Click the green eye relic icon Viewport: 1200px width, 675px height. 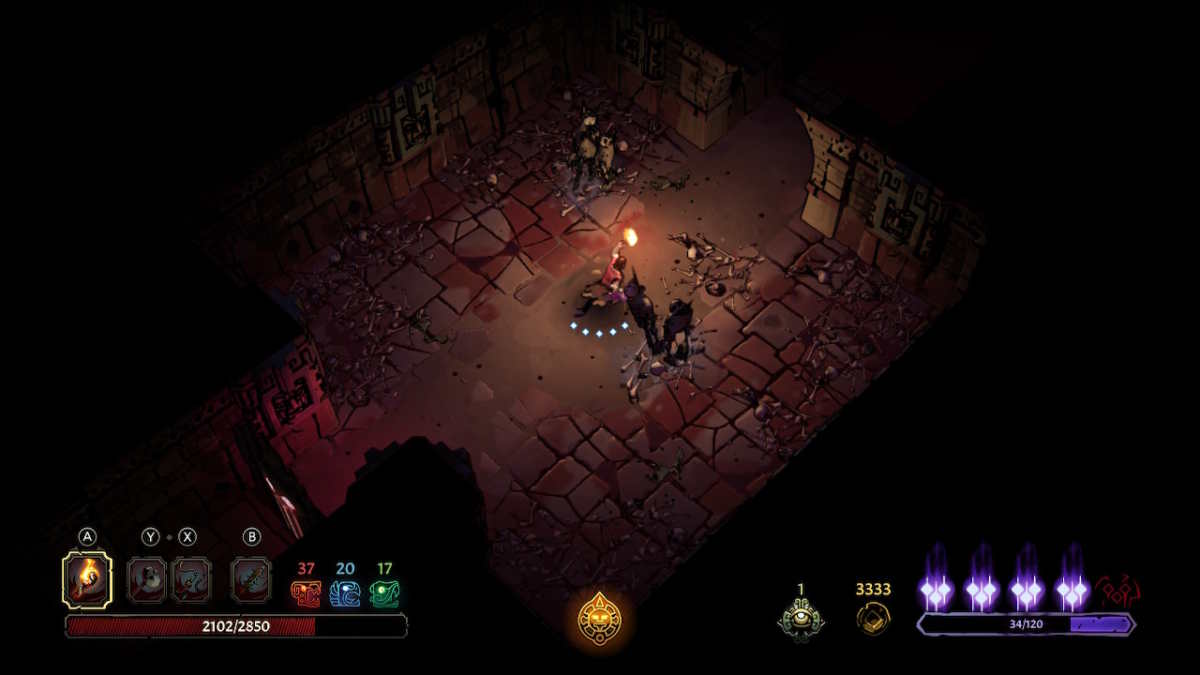pyautogui.click(x=801, y=619)
